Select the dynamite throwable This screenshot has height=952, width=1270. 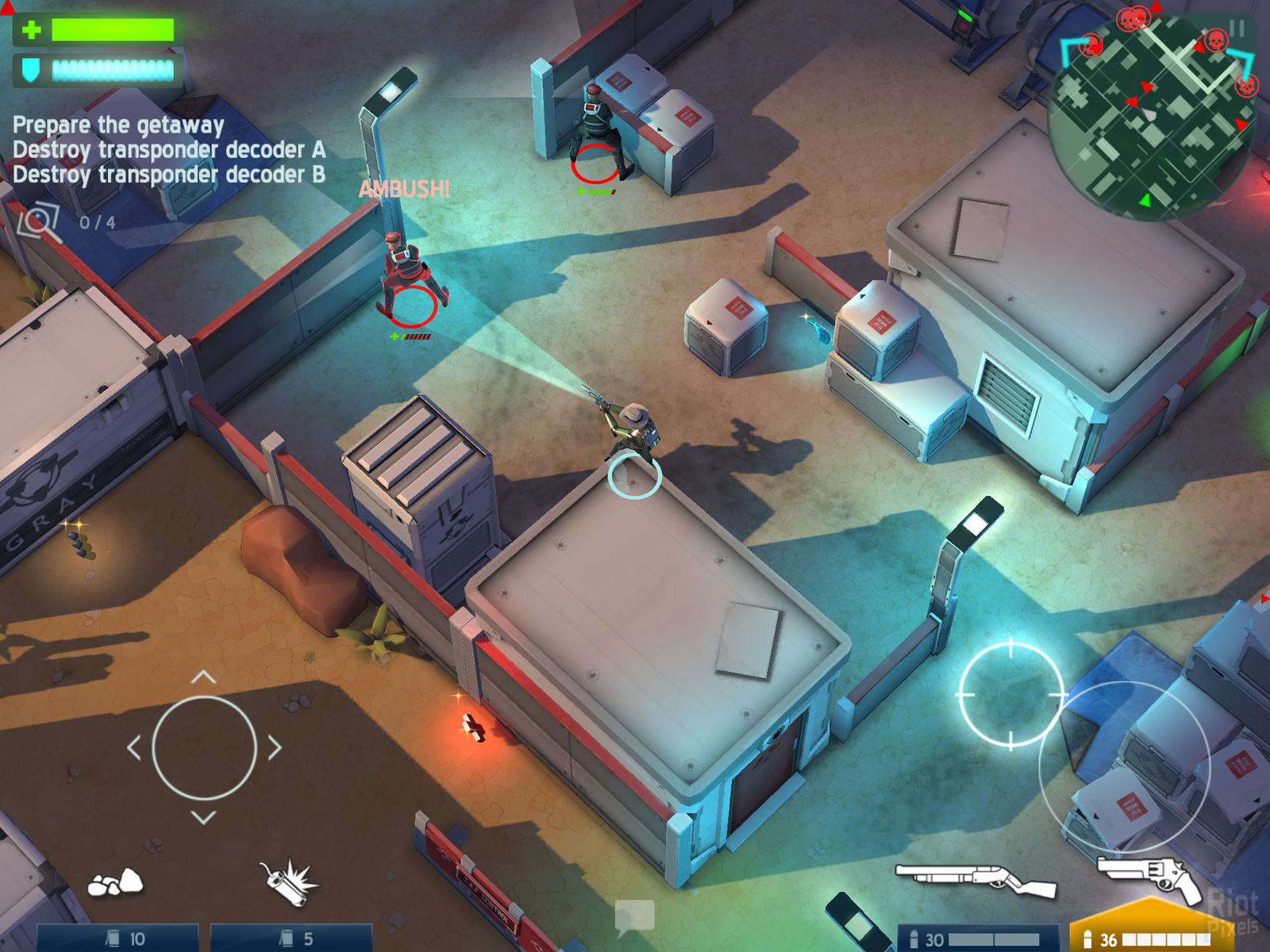point(289,882)
